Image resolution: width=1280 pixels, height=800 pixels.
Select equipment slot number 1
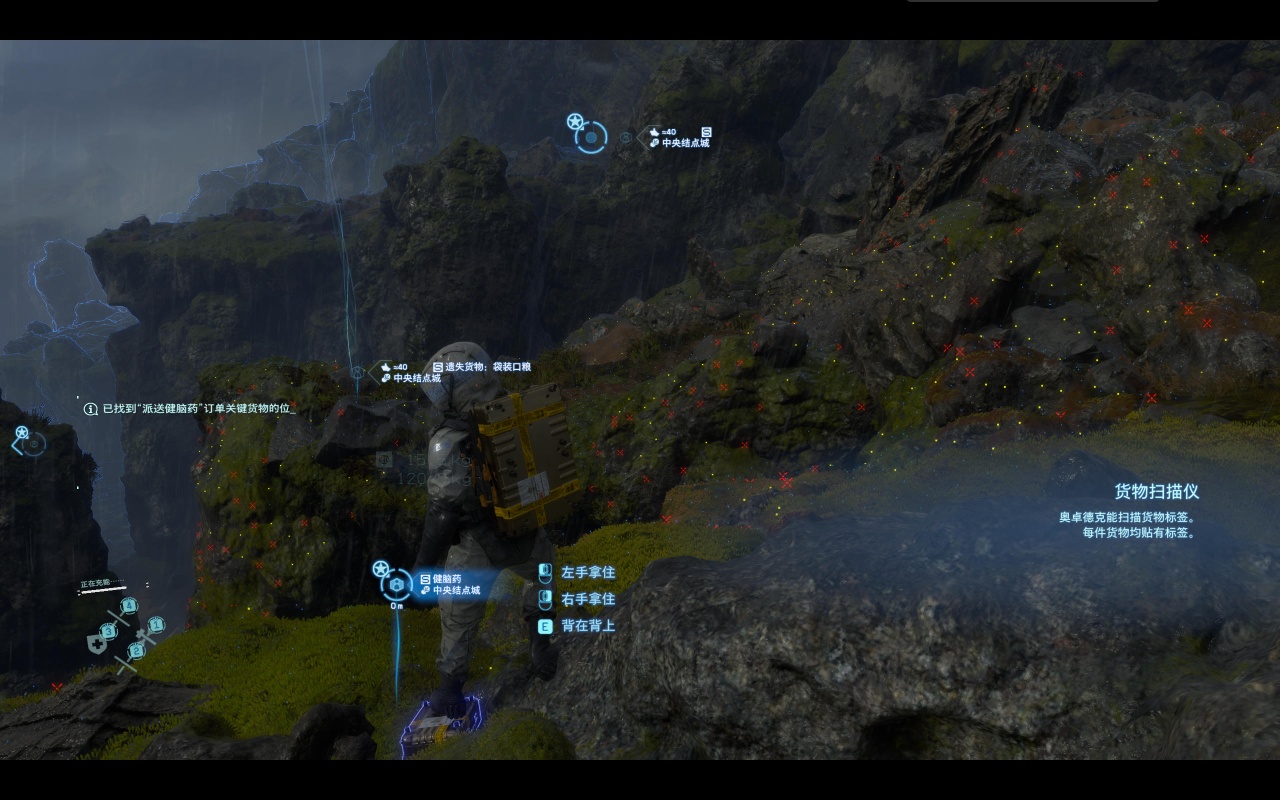[x=155, y=626]
